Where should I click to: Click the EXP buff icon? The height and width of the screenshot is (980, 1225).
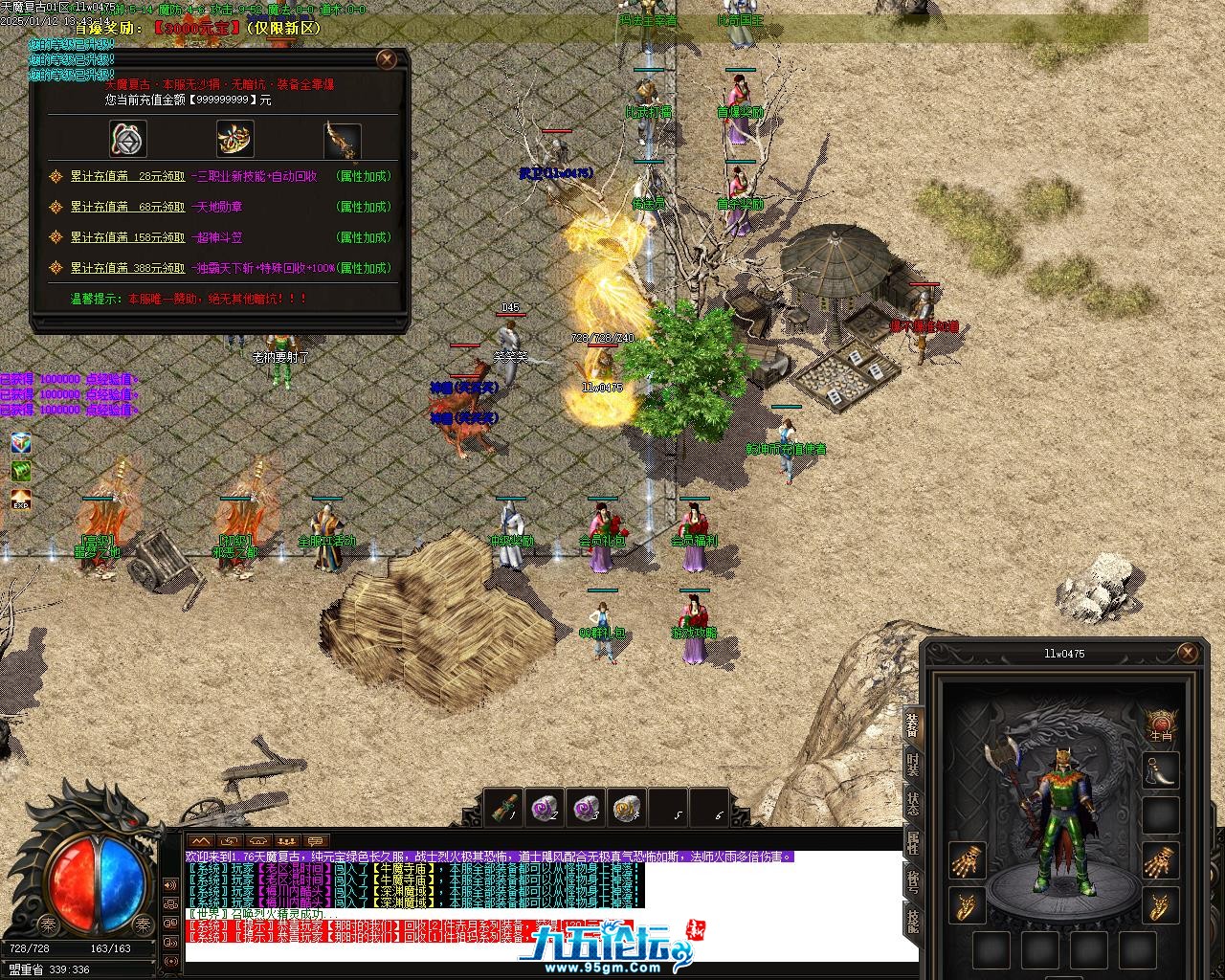(x=21, y=500)
